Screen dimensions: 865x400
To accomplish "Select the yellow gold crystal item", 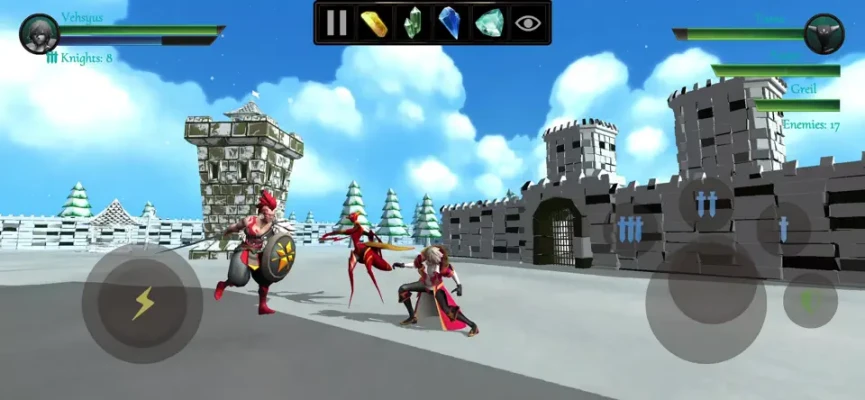I will coord(374,22).
